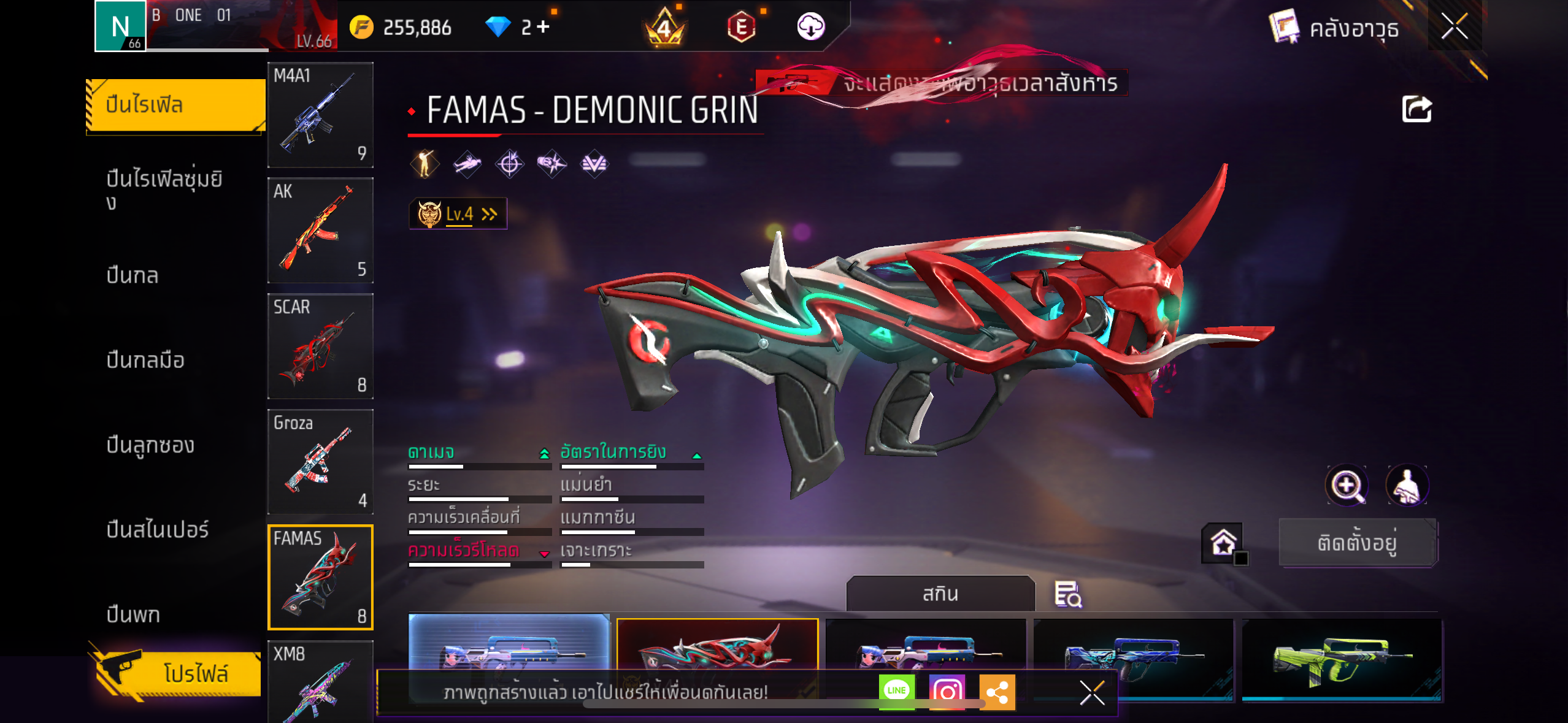Pick the Groza weapon tile
Screen dimensions: 1568x723
(x=320, y=462)
